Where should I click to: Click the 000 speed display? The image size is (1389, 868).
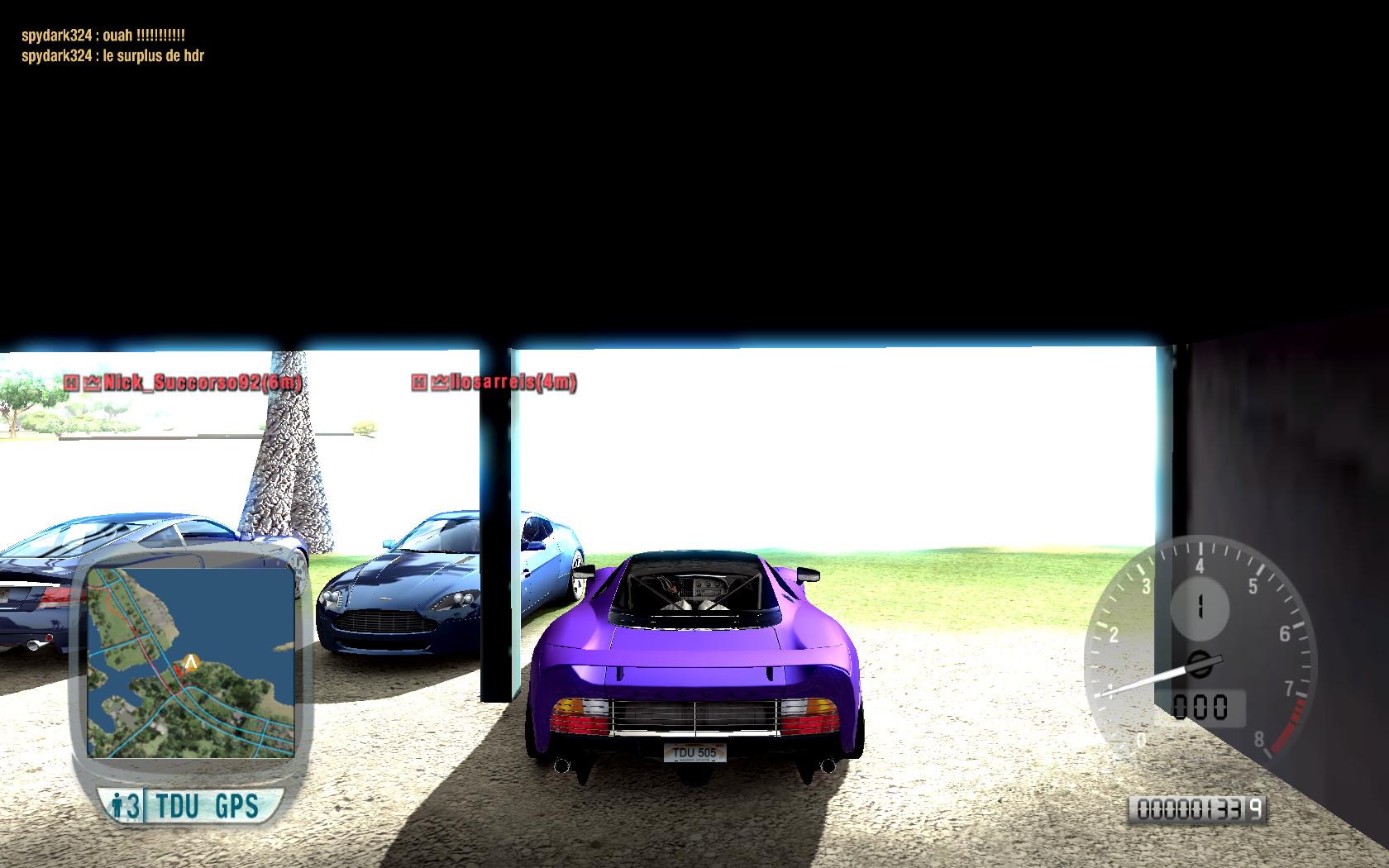[x=1200, y=705]
